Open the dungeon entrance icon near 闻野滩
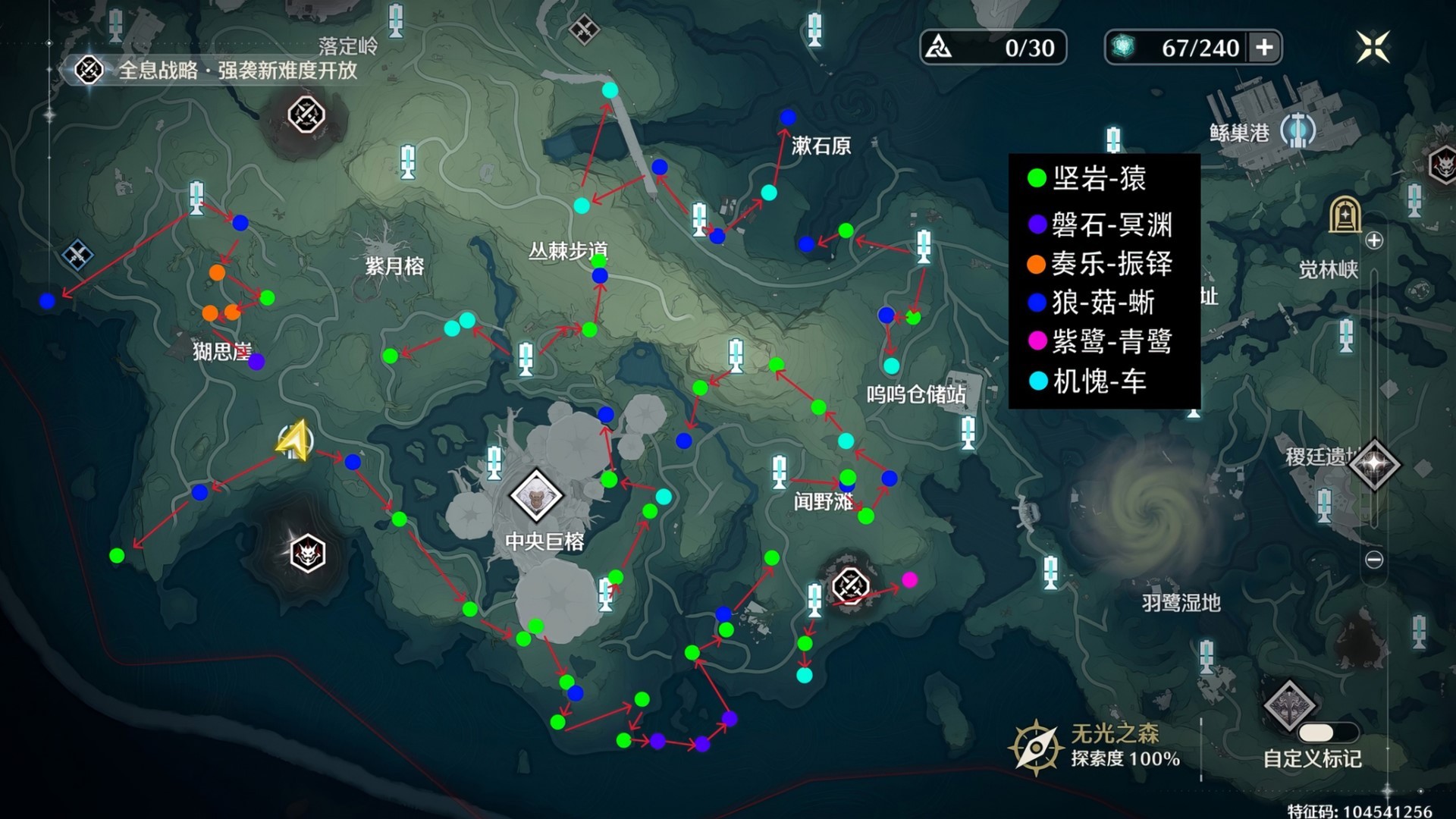1456x819 pixels. tap(851, 586)
